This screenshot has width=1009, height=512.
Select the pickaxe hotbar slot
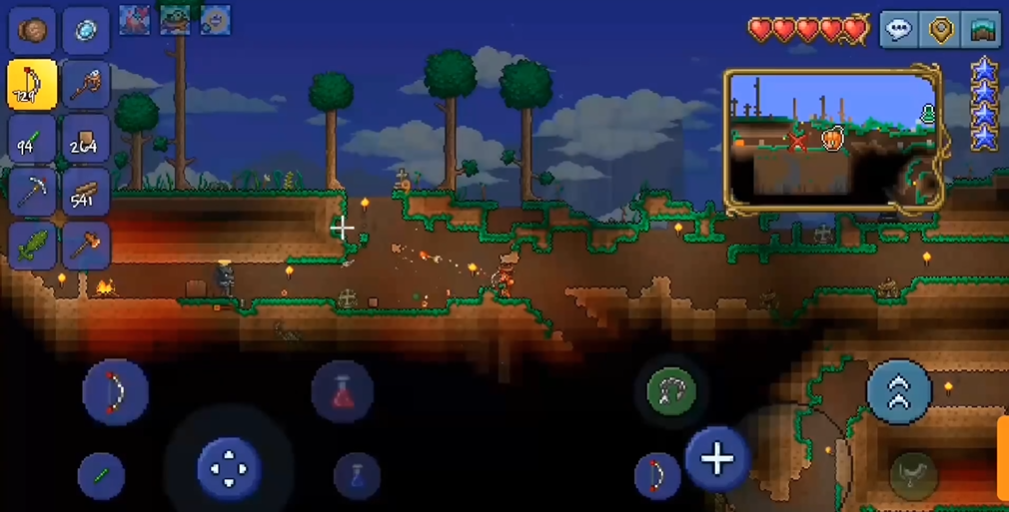(x=32, y=190)
